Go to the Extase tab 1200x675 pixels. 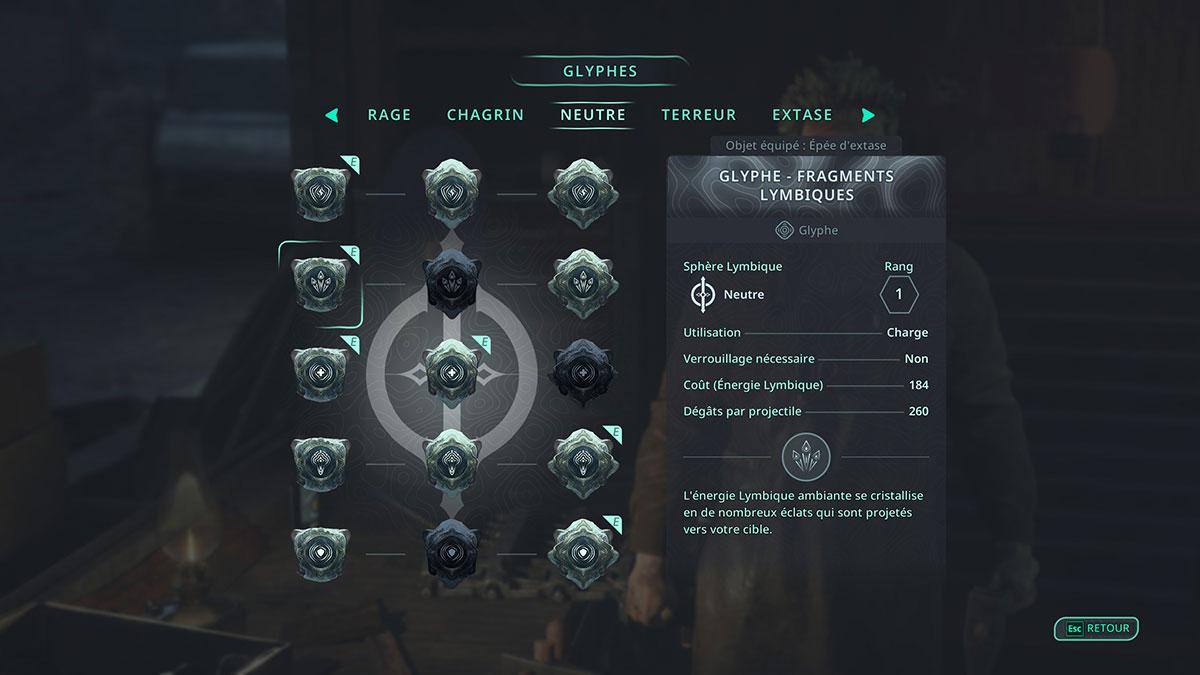[x=802, y=115]
